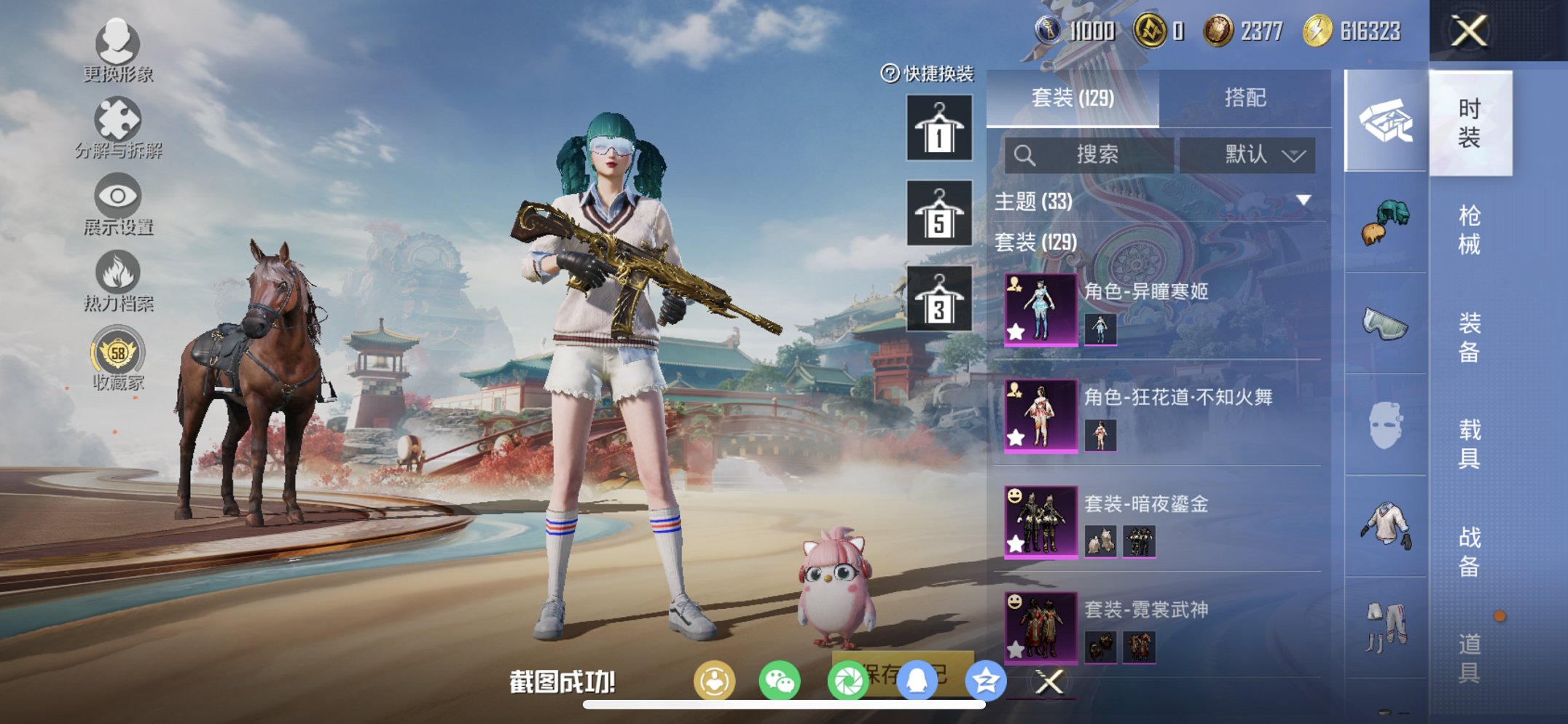
Task: Switch to the 枪械 firearms category
Action: click(x=1469, y=229)
